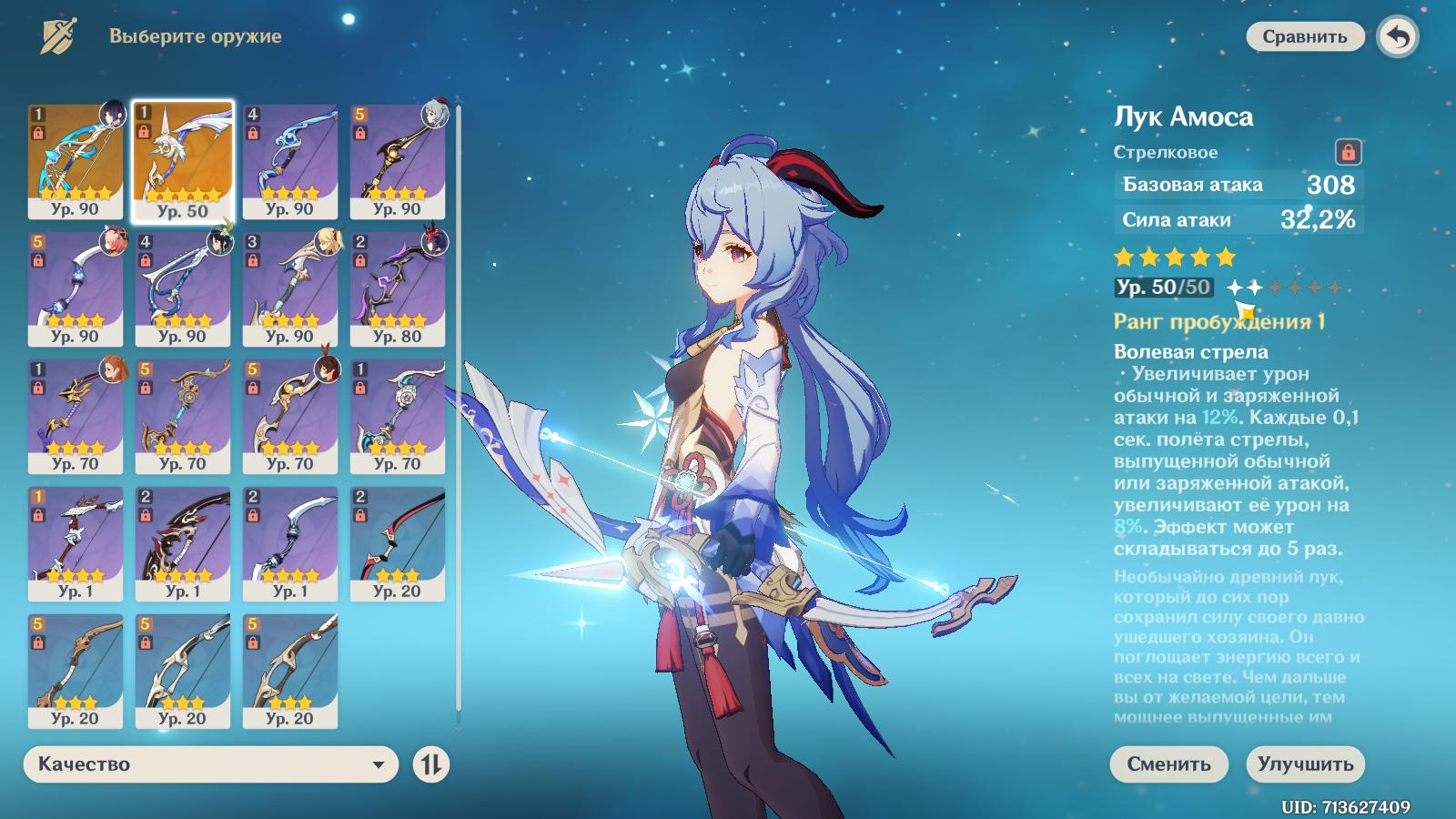1456x819 pixels.
Task: Go back with the return arrow button
Action: click(1399, 37)
